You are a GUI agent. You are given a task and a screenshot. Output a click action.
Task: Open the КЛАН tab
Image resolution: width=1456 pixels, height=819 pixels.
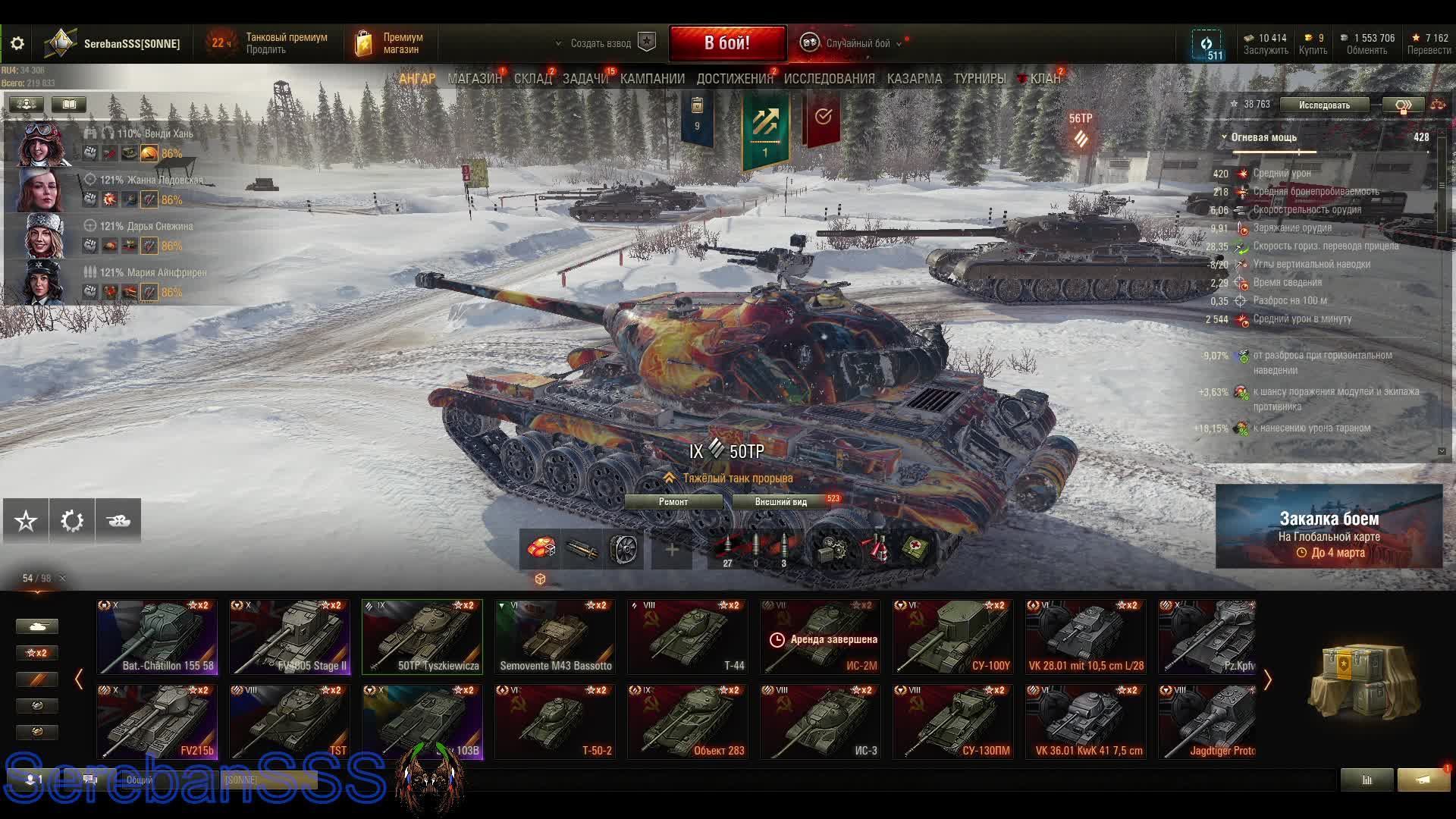(x=1045, y=79)
